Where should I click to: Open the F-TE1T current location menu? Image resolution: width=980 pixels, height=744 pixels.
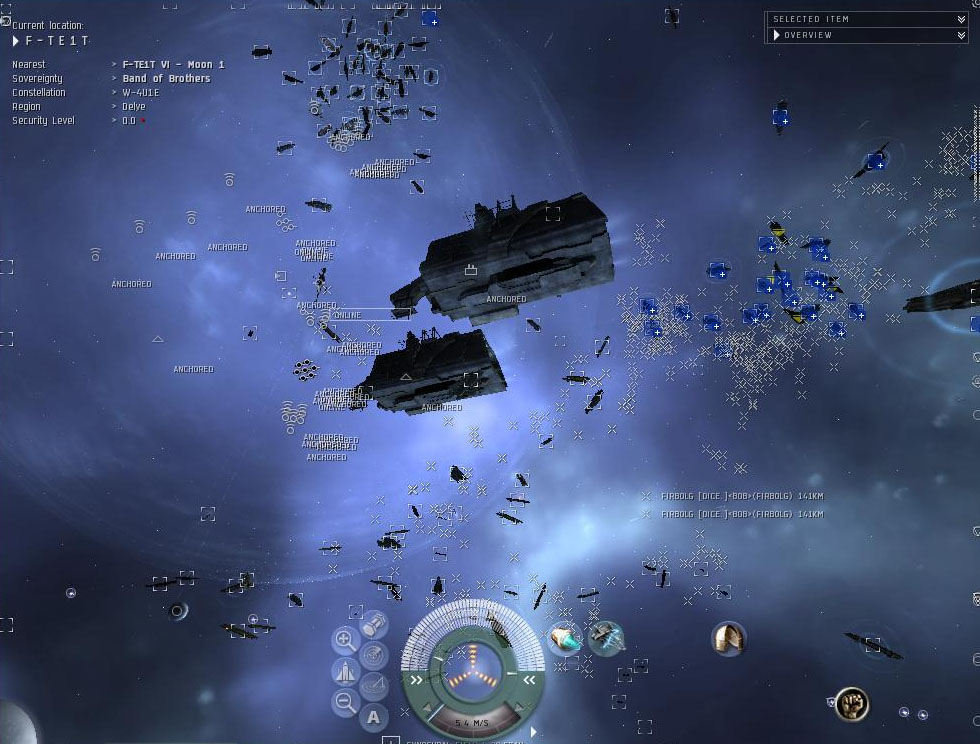click(x=16, y=41)
